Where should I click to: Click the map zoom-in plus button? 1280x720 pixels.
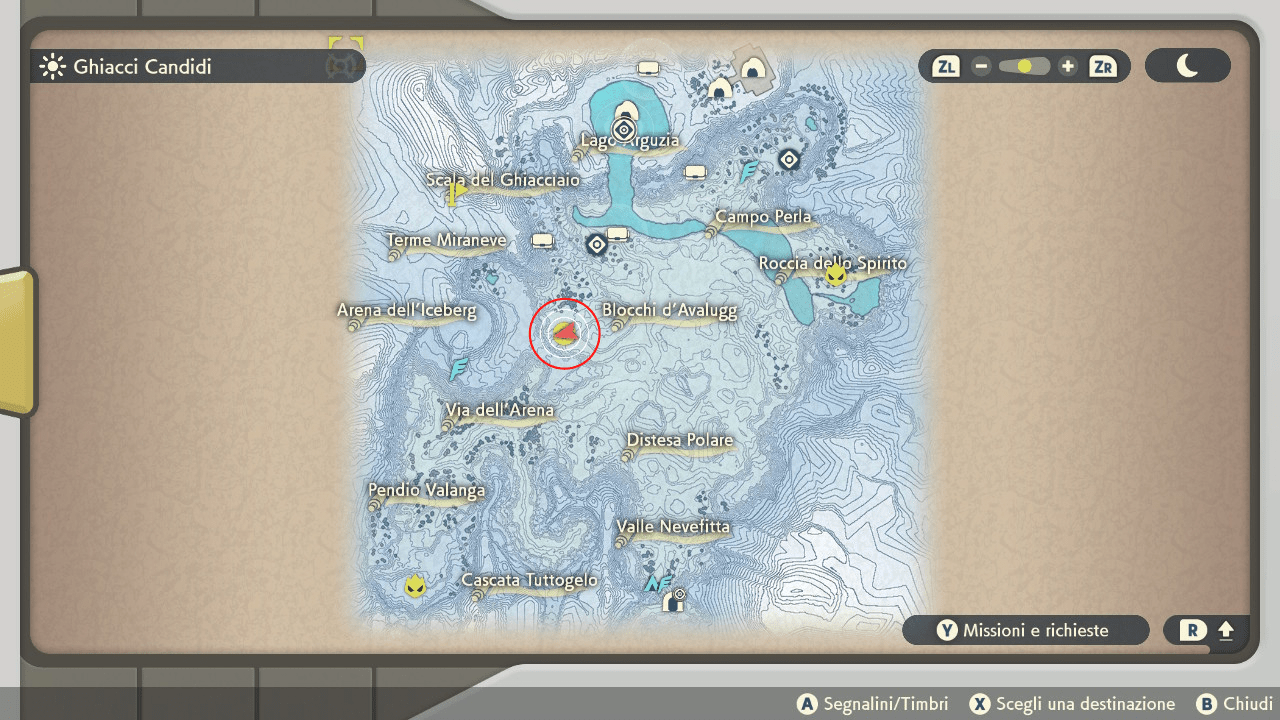tap(1068, 67)
